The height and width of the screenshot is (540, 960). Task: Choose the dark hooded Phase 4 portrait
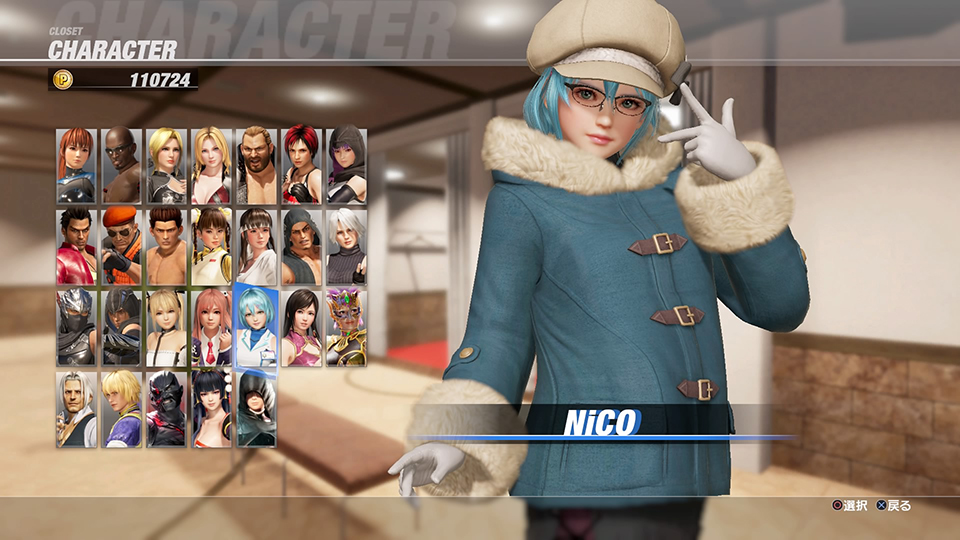[x=256, y=408]
